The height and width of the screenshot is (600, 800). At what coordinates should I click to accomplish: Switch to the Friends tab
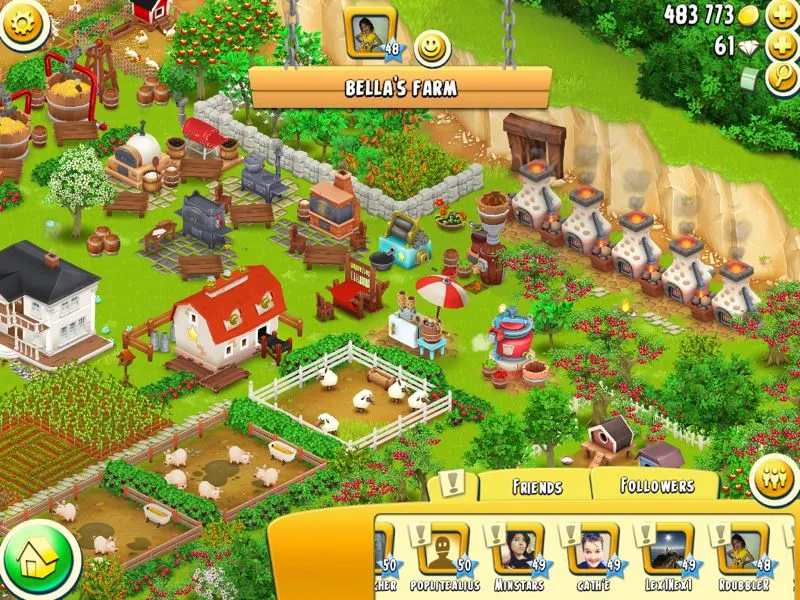click(x=536, y=487)
